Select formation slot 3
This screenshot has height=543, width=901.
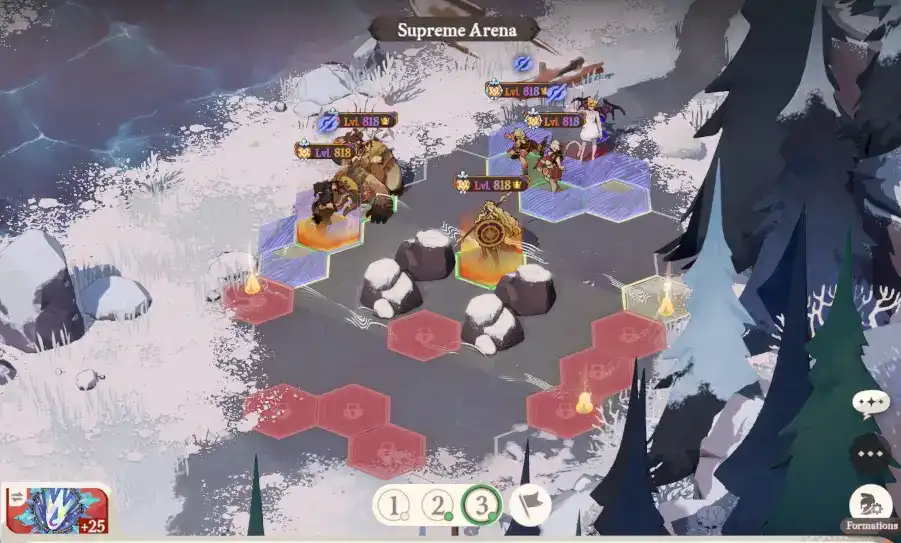point(482,505)
